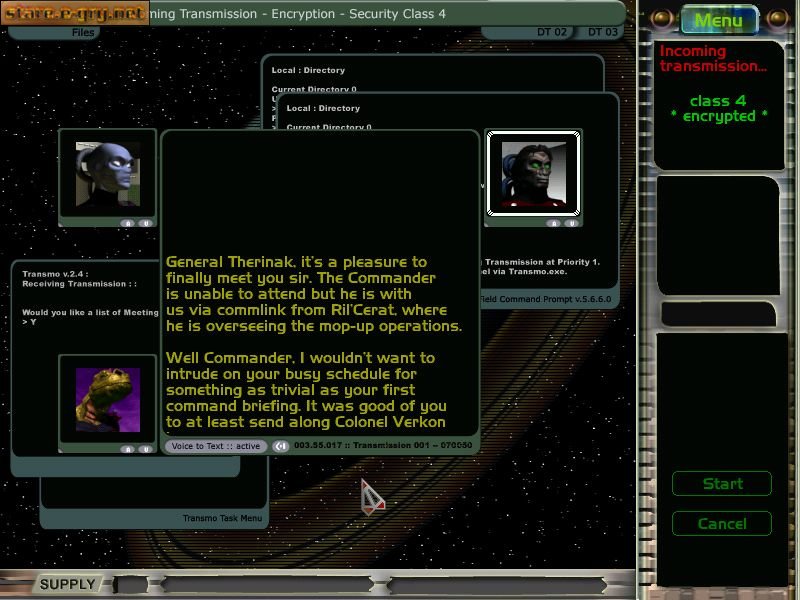Switch to the DT 02 tab
Image resolution: width=800 pixels, height=600 pixels.
pos(552,33)
